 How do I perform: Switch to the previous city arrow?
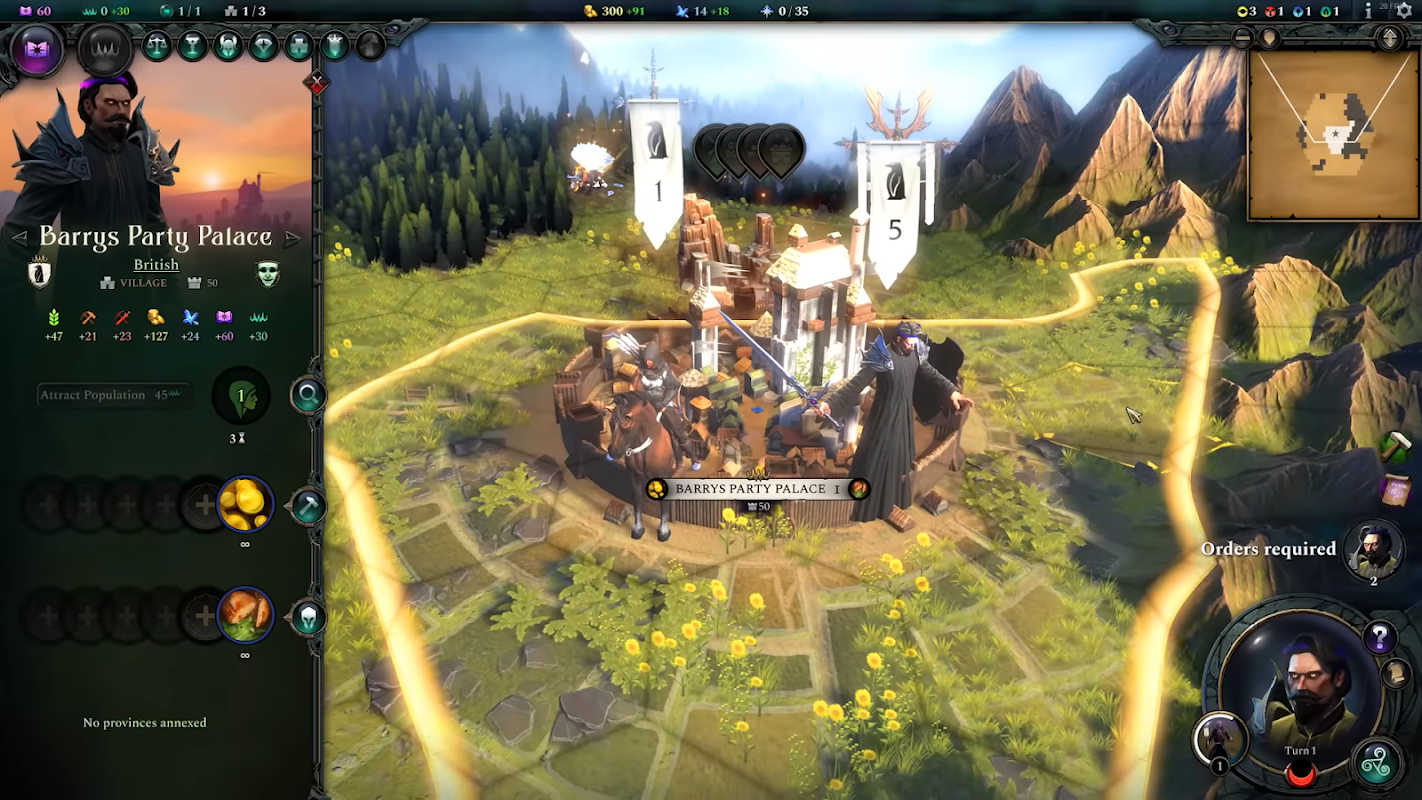pyautogui.click(x=19, y=238)
